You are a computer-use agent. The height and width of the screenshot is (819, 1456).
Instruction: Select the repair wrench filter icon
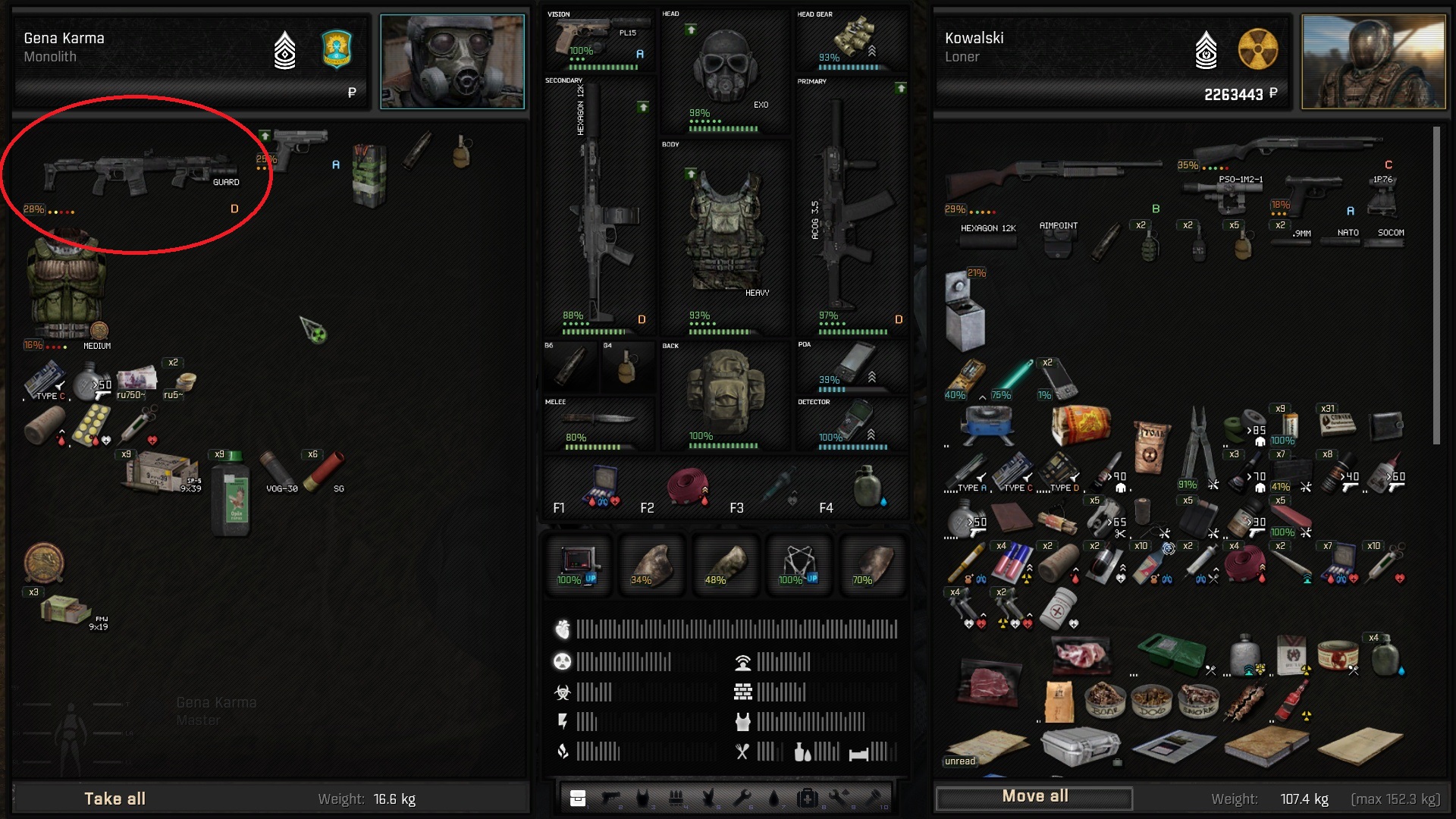pos(741,796)
